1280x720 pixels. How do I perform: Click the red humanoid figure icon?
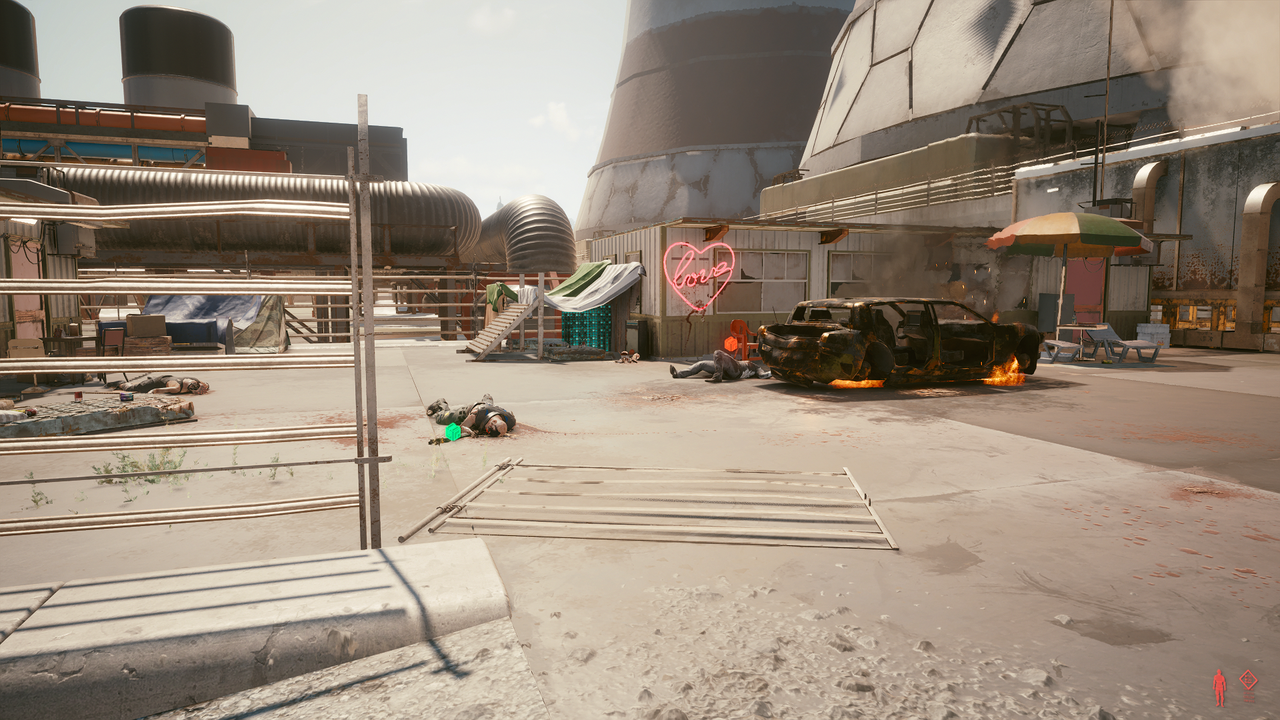point(1219,687)
